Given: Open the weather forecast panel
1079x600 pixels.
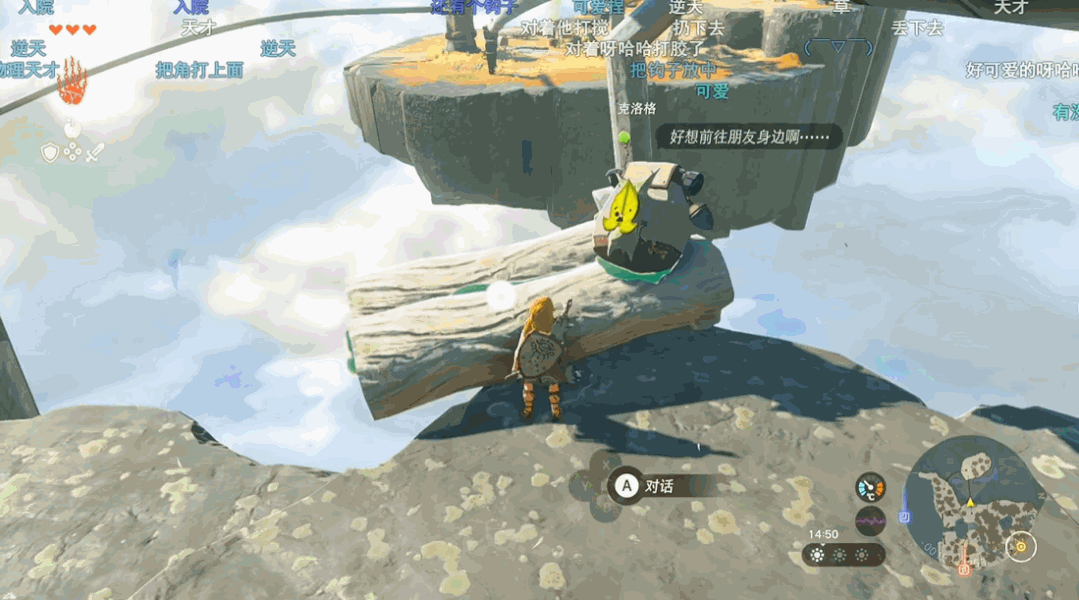Looking at the screenshot, I should coord(843,555).
